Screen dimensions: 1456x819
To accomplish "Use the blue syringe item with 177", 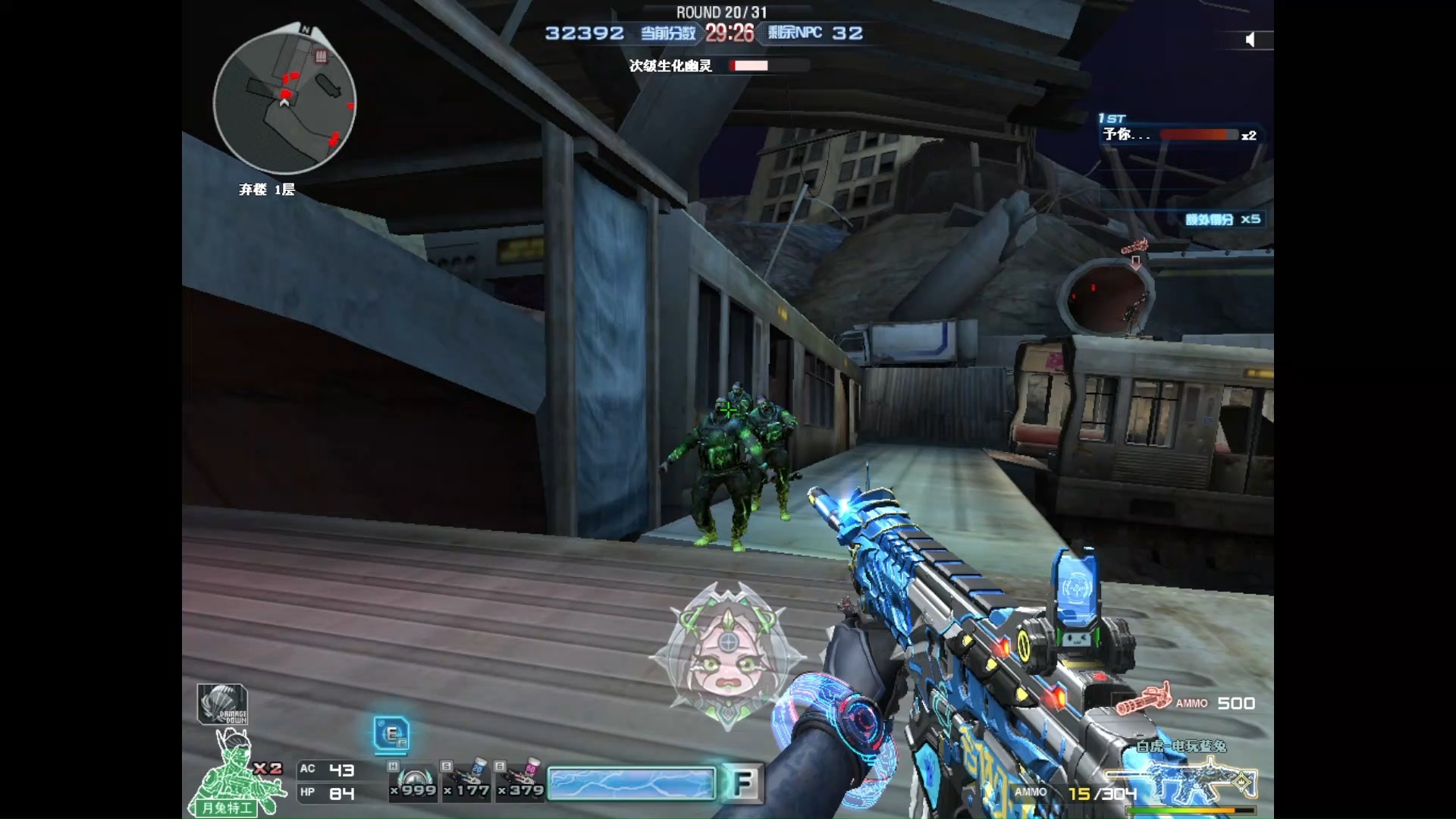I will (468, 781).
